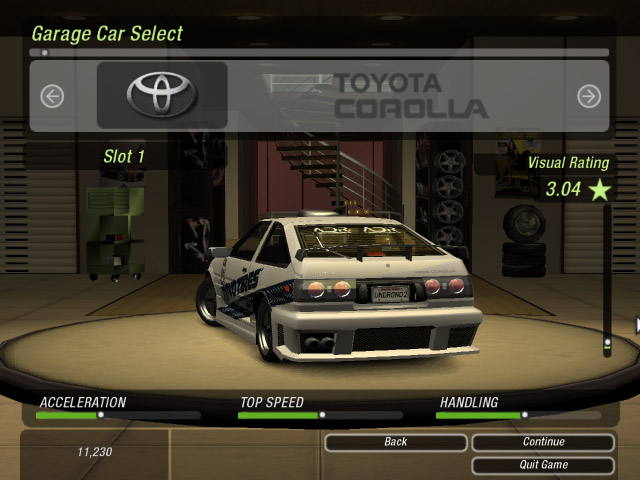Select the Toyota logo car tile
This screenshot has width=640, height=480.
coord(162,95)
